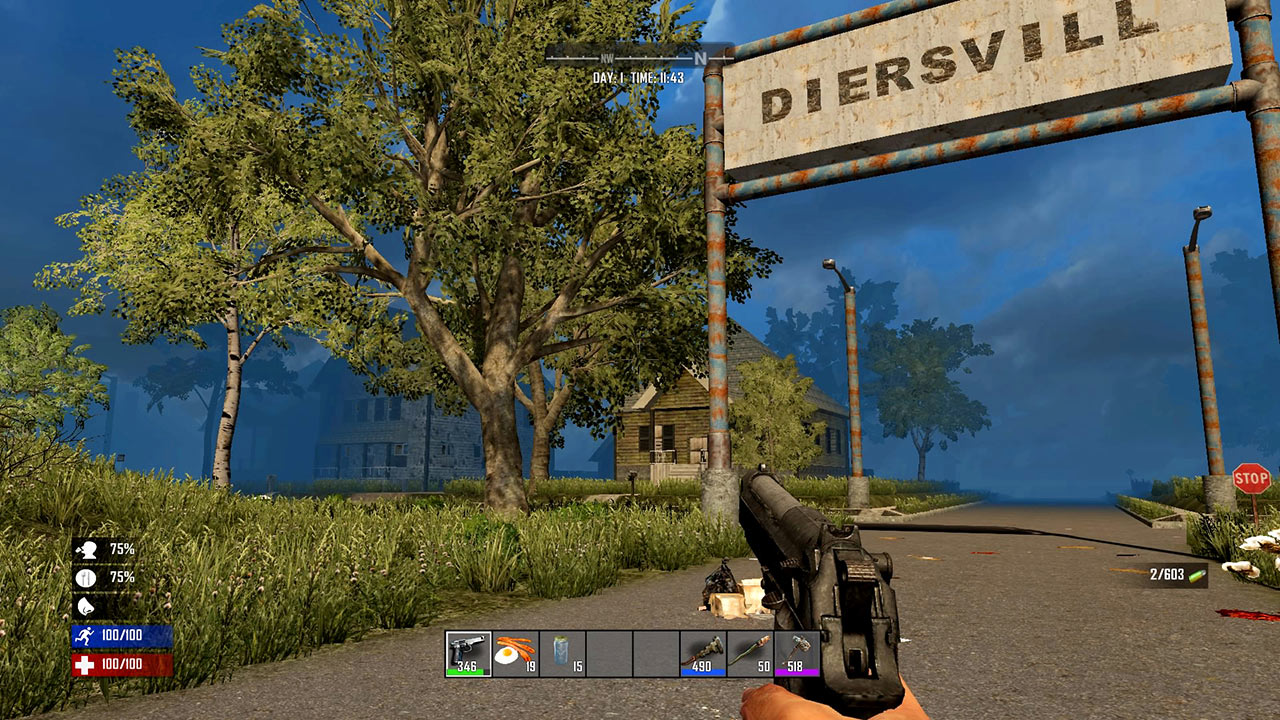This screenshot has width=1280, height=720.
Task: Click the torch's blue durability bar
Action: tap(705, 670)
